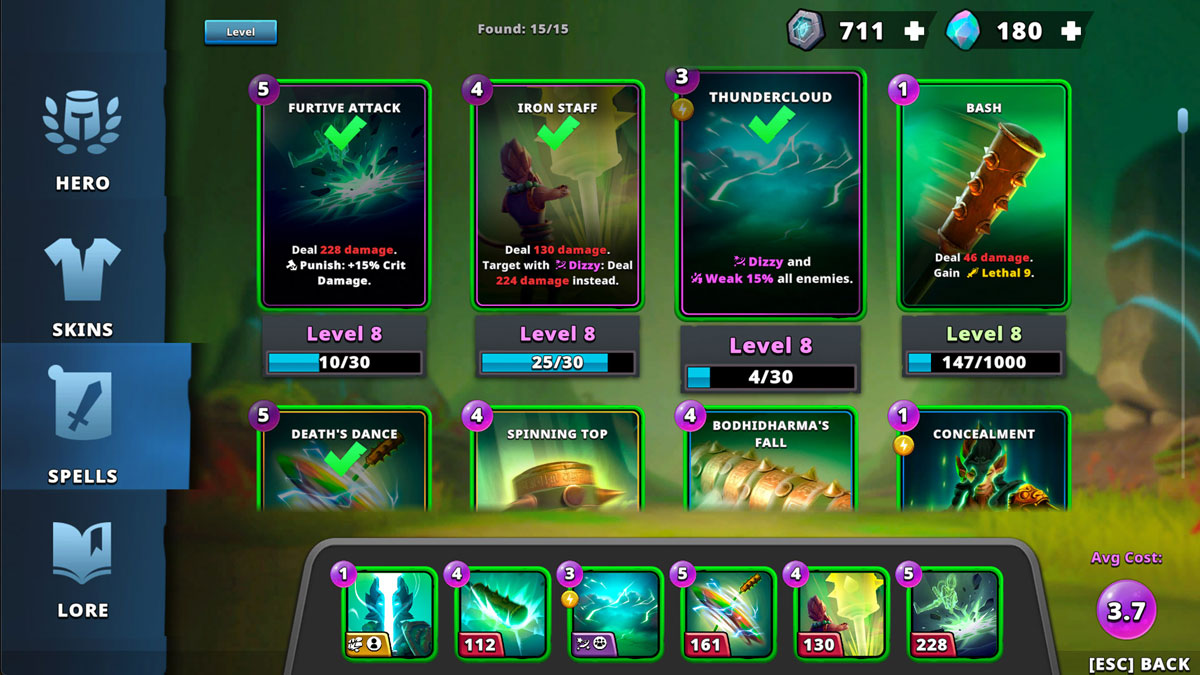Choose the Iron Staff card
The image size is (1200, 675).
[x=558, y=195]
